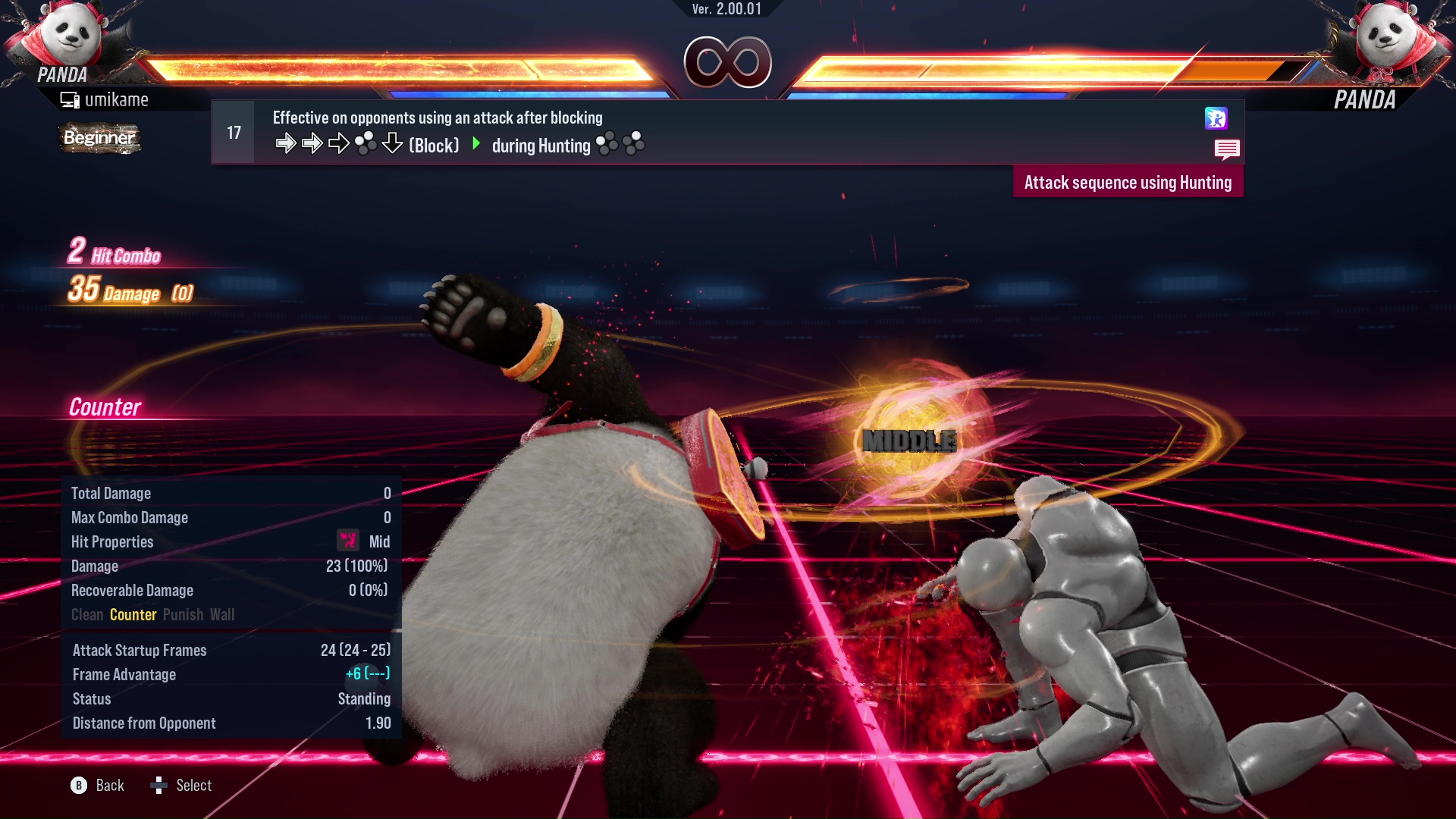1456x819 pixels.
Task: Open the comment bubble icon
Action: [x=1227, y=149]
